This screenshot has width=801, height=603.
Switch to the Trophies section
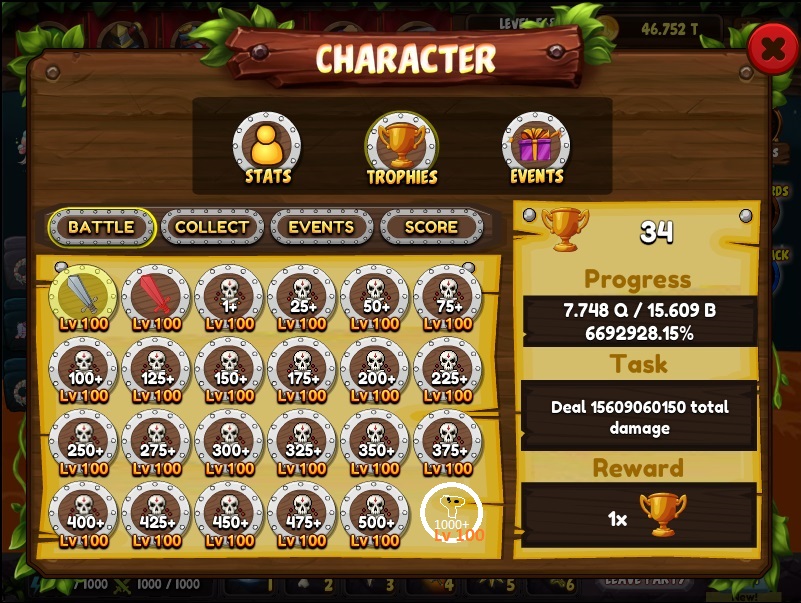click(x=401, y=146)
